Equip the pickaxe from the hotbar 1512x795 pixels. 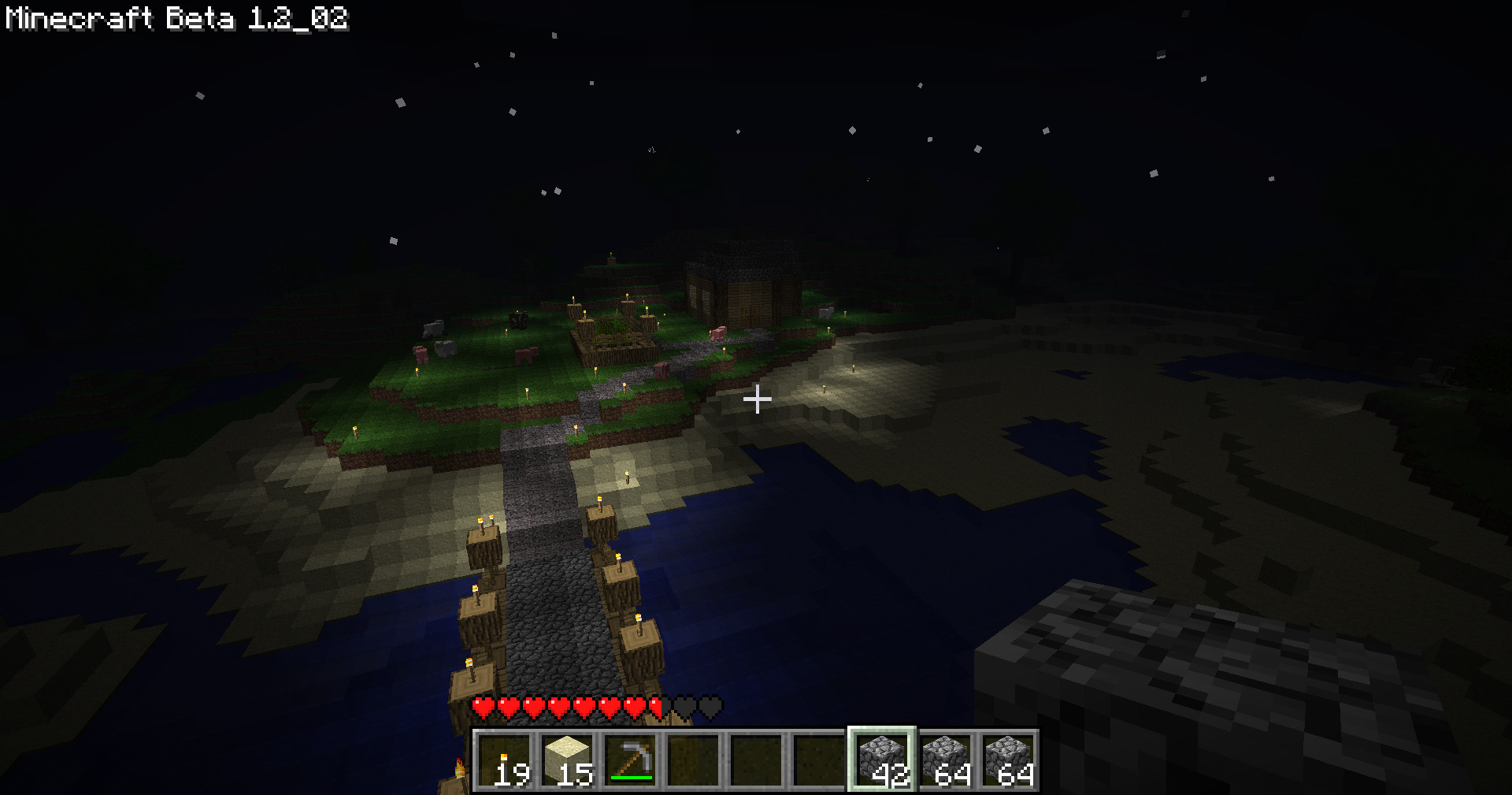pos(631,760)
